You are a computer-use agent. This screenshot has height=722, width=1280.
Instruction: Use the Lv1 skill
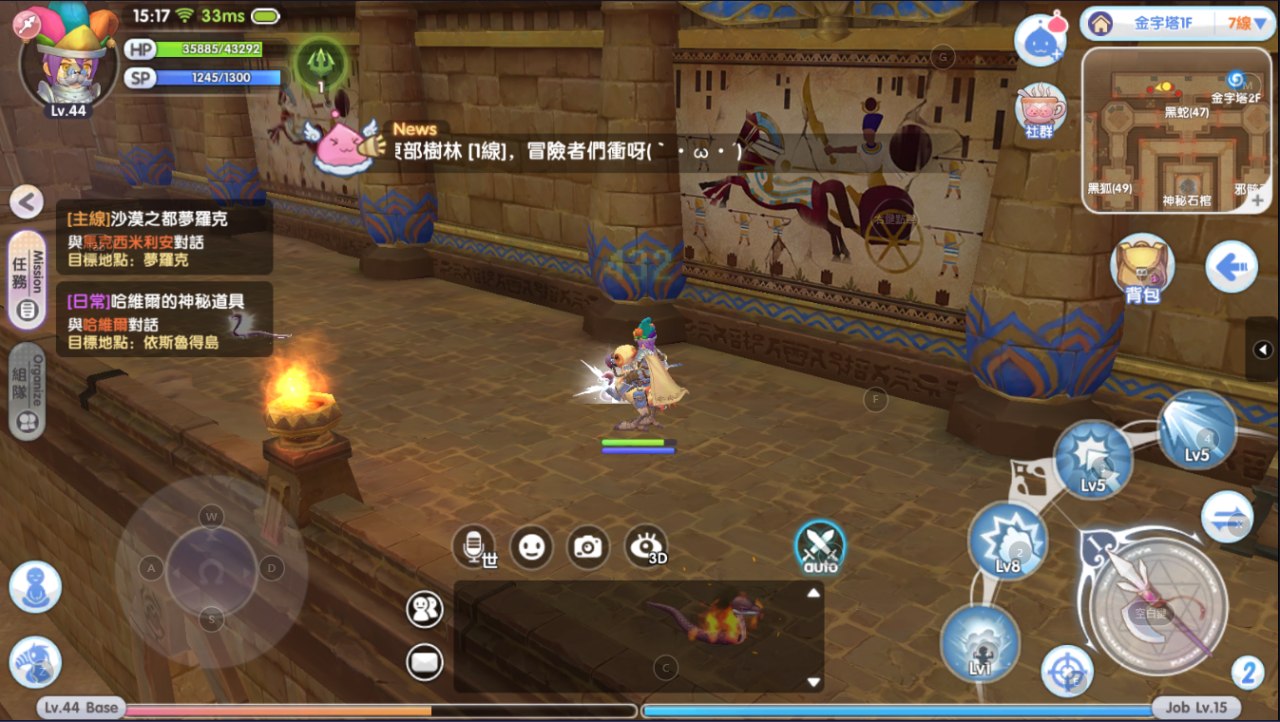click(979, 643)
